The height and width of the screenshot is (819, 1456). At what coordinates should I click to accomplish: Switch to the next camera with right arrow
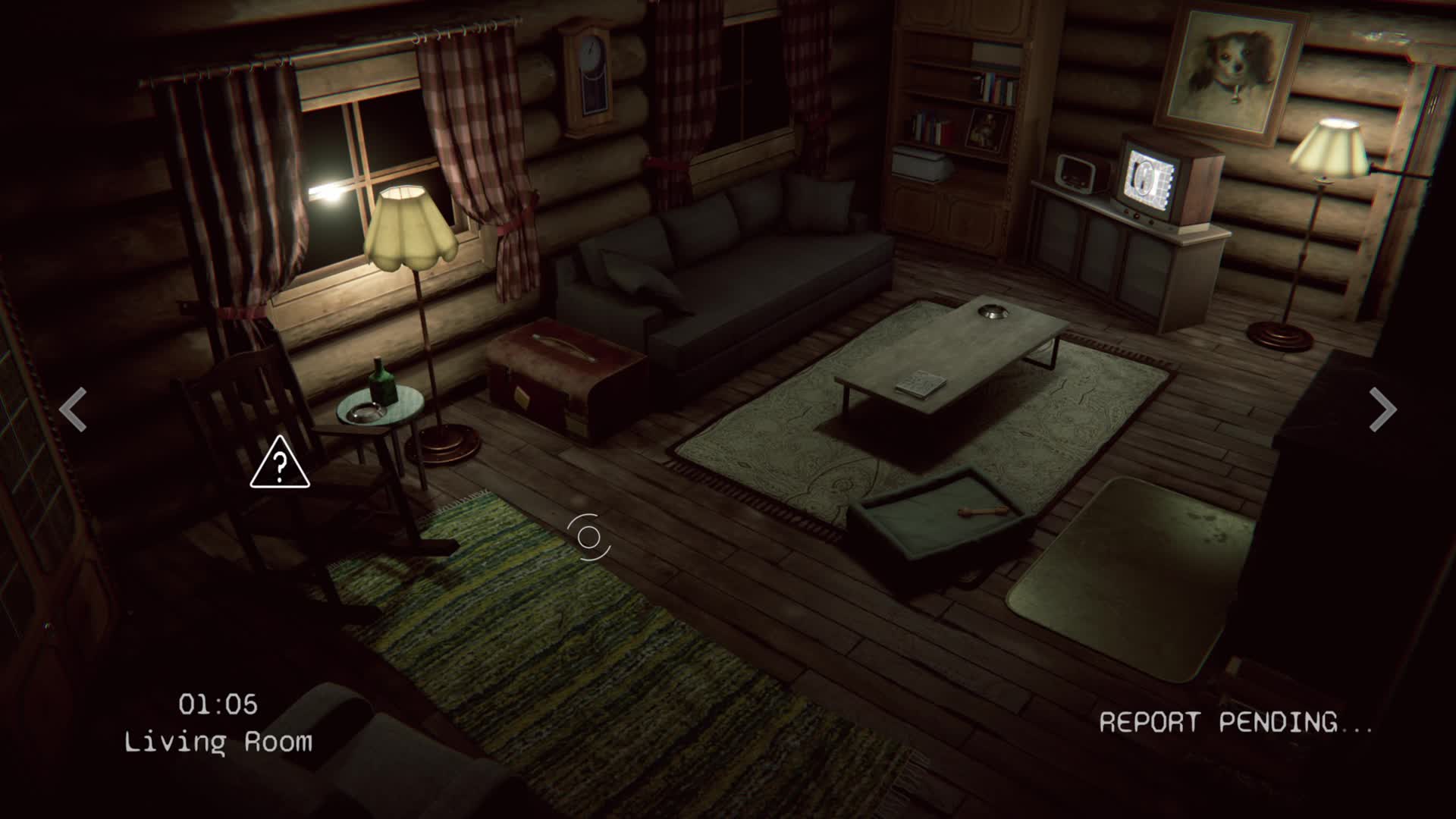[x=1382, y=410]
